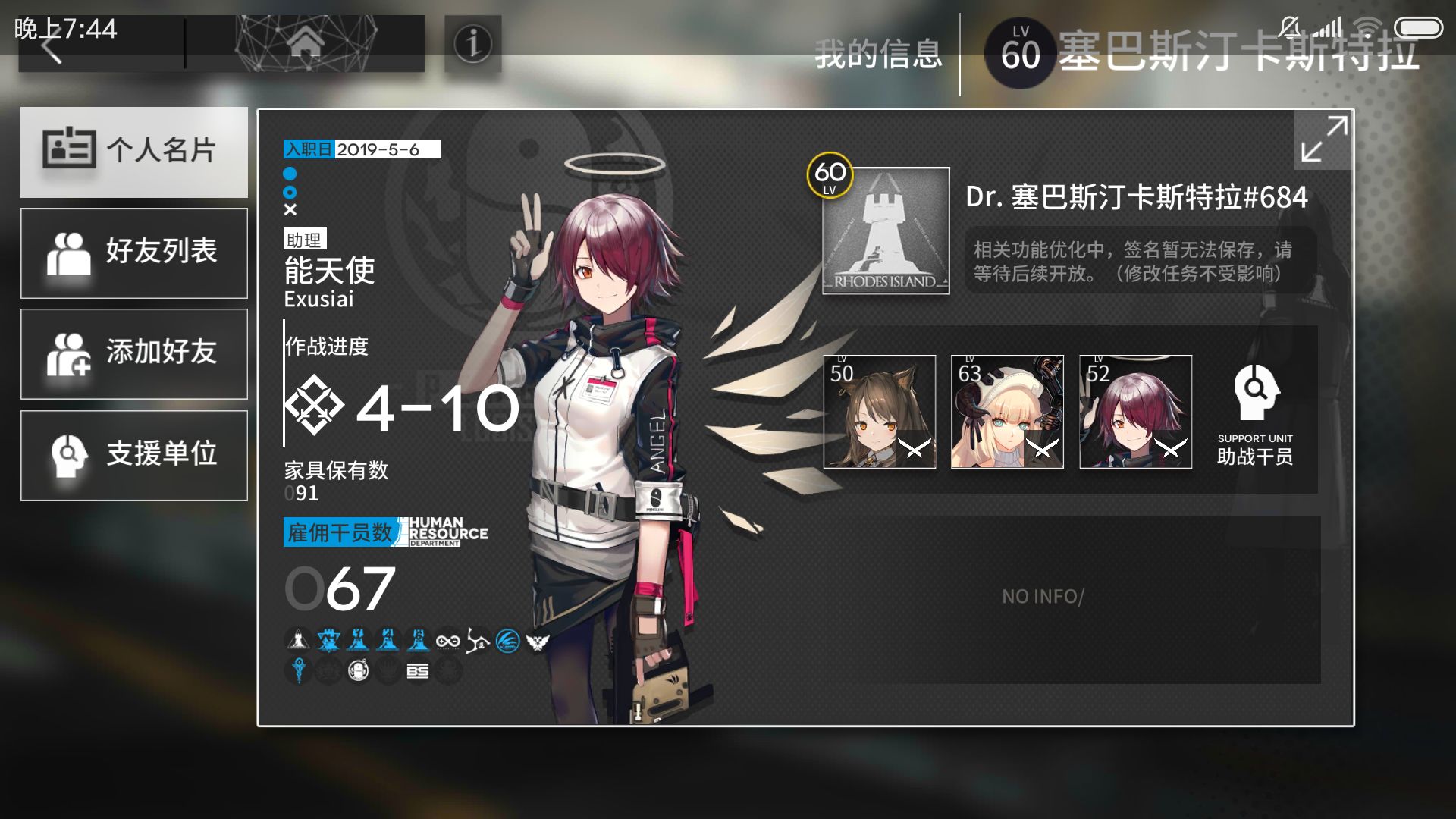Screen dimensions: 1456x819
Task: Open the info circle button
Action: tap(473, 44)
